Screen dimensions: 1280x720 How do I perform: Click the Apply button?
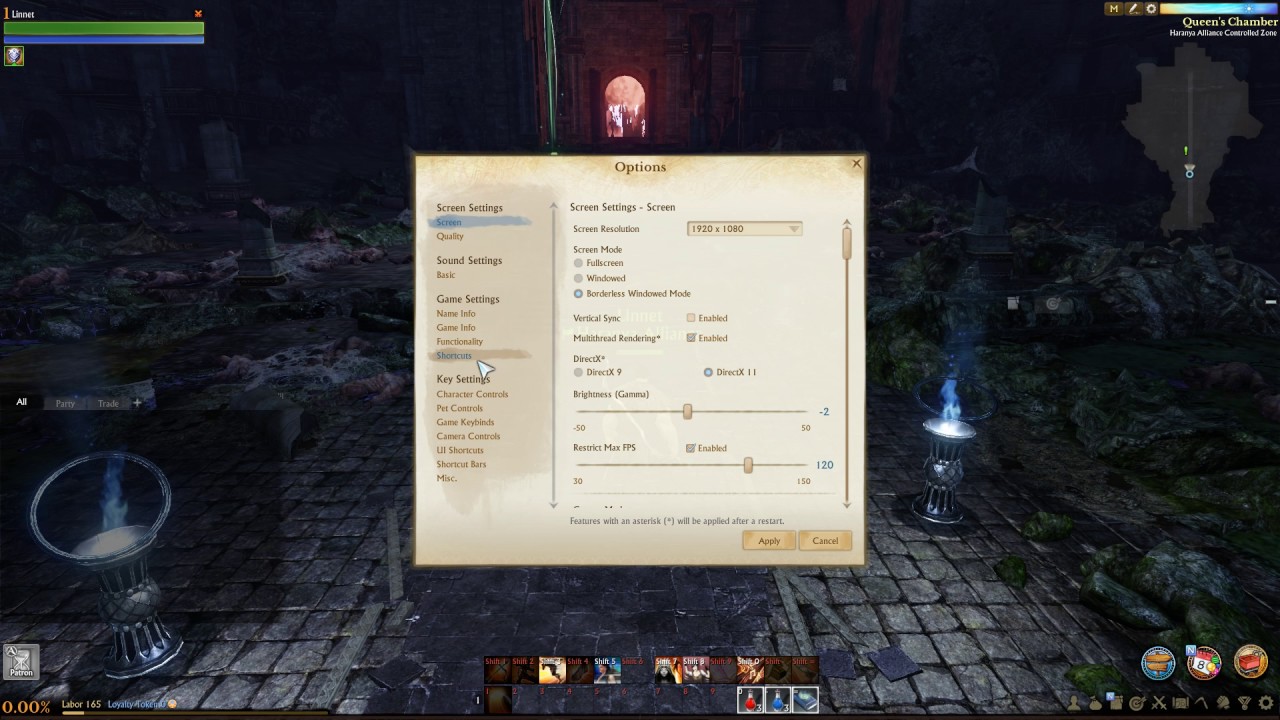tap(768, 540)
